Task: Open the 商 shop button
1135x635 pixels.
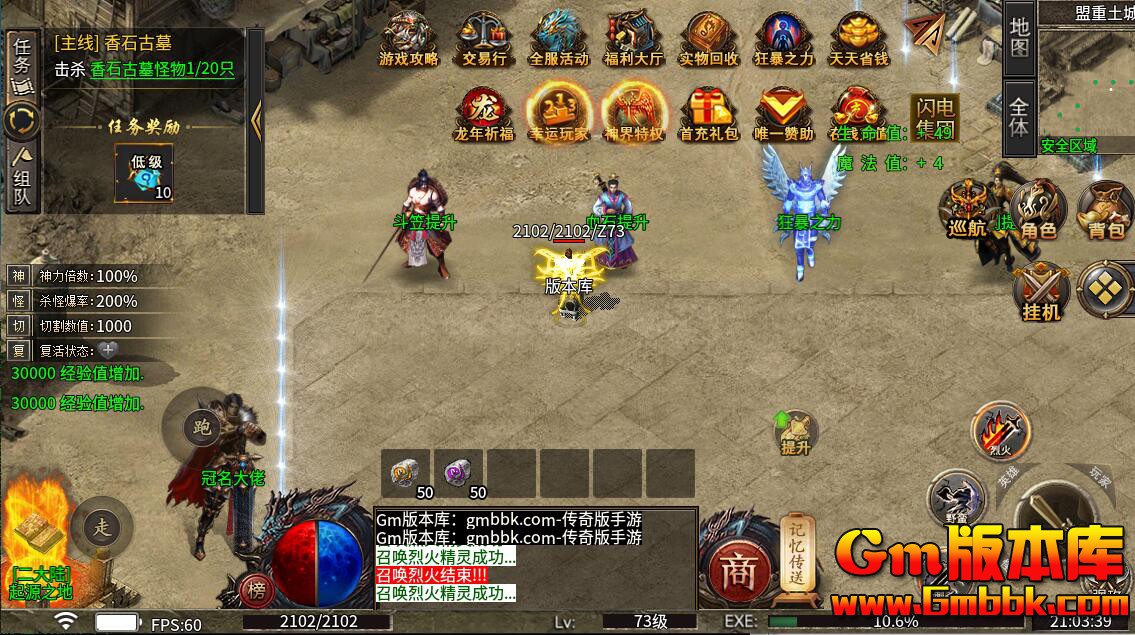Action: (738, 571)
